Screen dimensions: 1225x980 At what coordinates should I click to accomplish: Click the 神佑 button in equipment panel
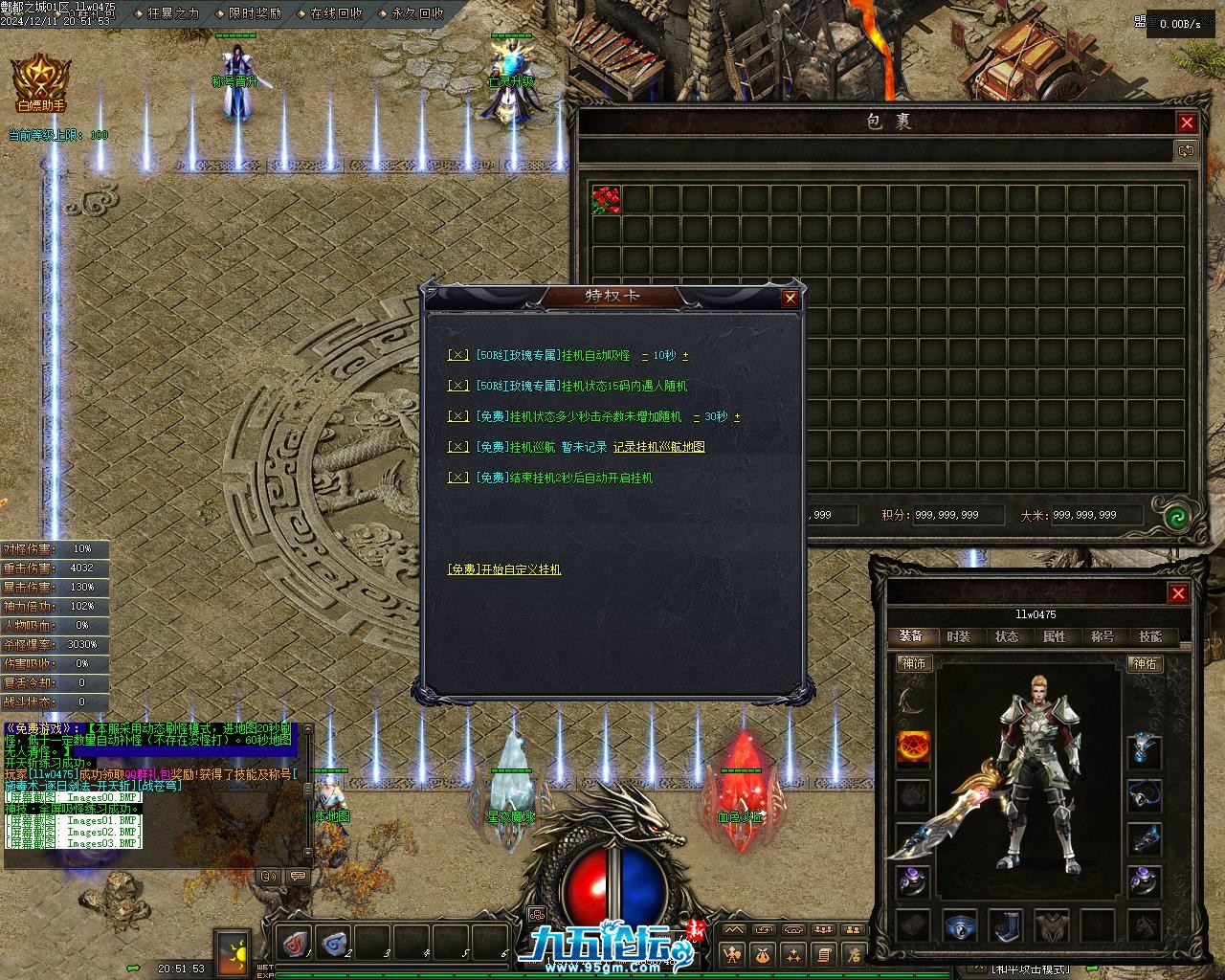tap(1145, 662)
